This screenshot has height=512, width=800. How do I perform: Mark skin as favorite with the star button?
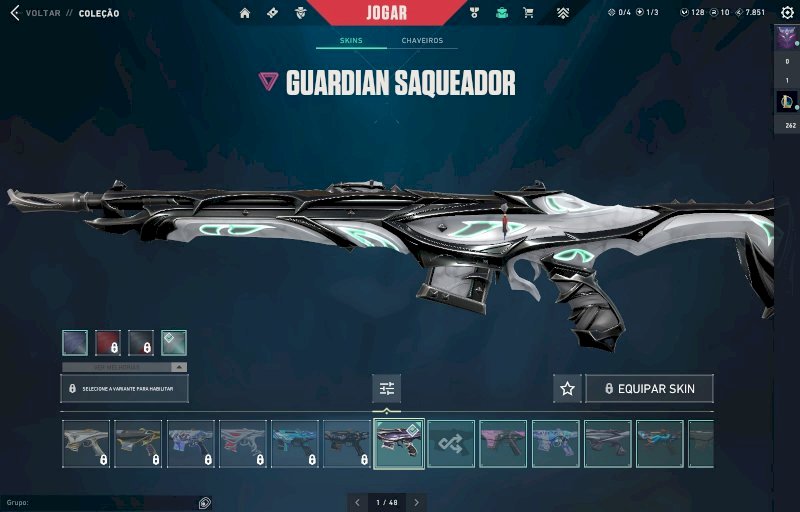point(567,388)
